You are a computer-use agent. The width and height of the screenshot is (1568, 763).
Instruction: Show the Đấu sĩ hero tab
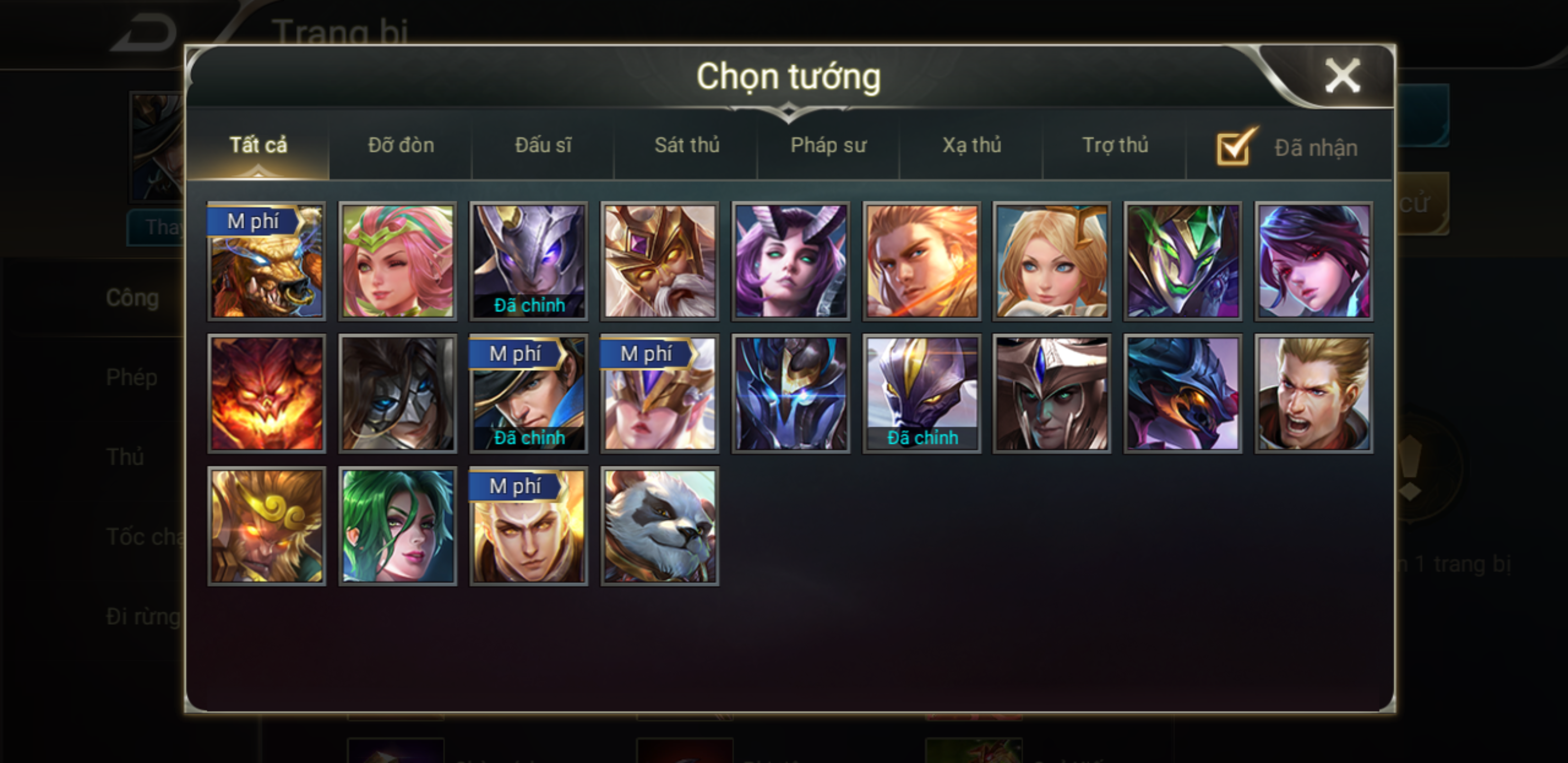[543, 146]
